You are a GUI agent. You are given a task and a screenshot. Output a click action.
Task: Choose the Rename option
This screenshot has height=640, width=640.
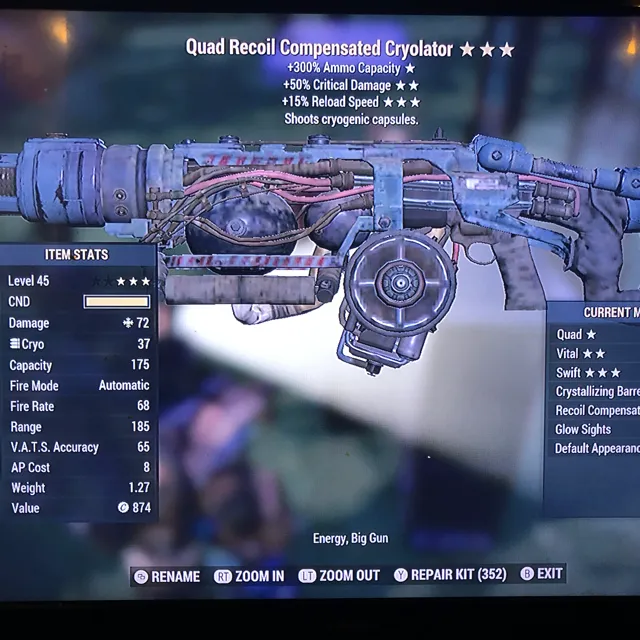(168, 576)
